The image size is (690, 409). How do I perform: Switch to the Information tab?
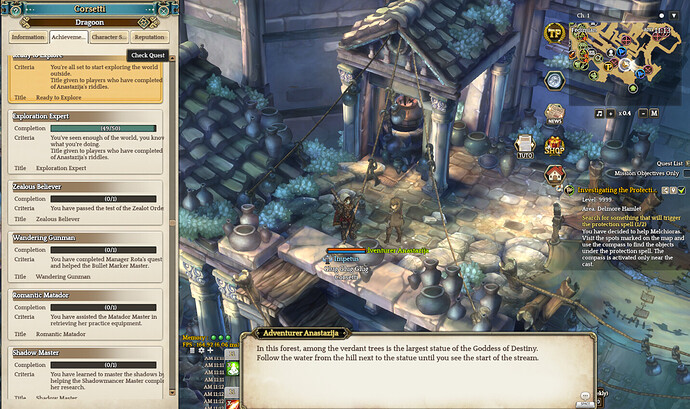pyautogui.click(x=29, y=38)
